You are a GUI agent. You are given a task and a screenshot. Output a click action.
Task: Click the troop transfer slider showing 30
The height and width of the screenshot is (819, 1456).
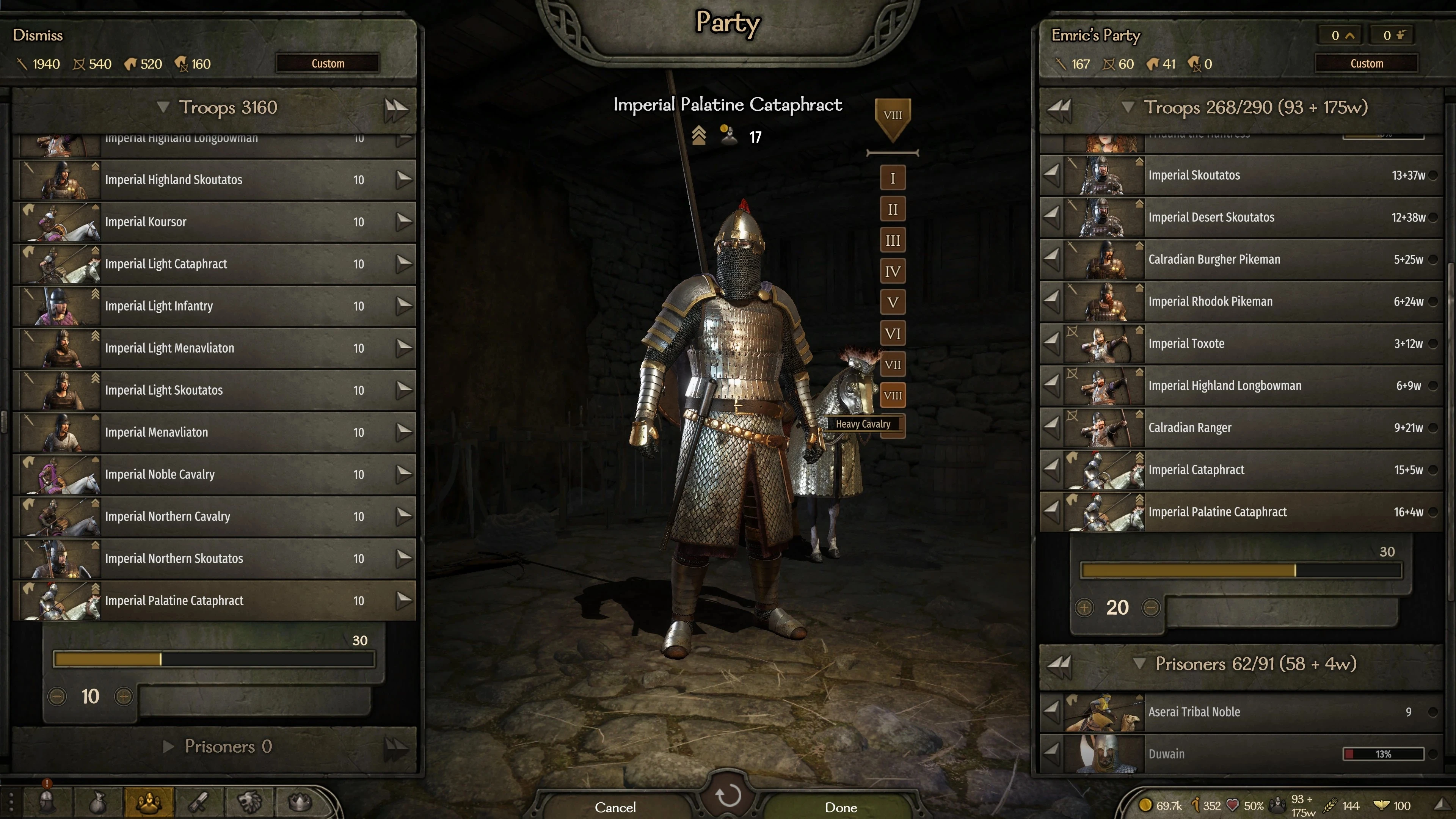coord(213,659)
